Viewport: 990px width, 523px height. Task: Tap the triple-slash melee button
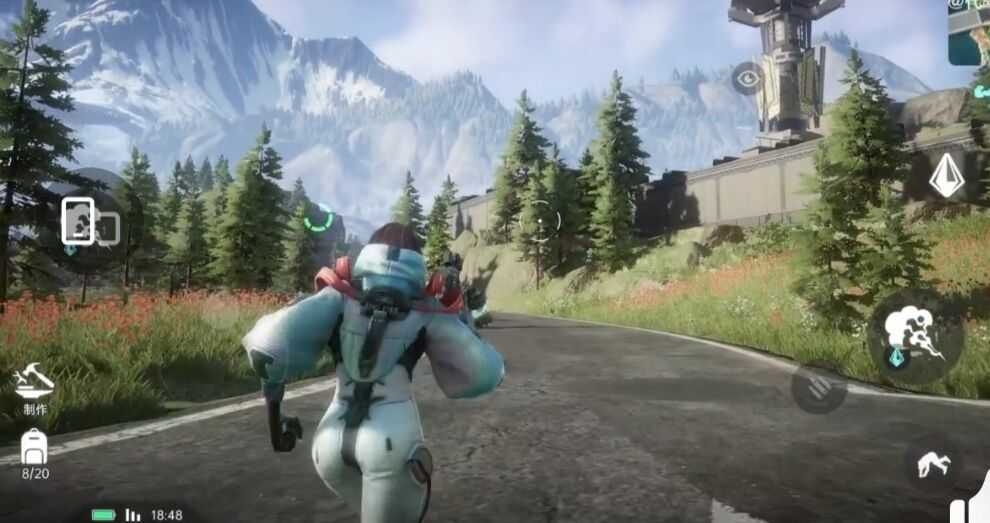tap(818, 389)
